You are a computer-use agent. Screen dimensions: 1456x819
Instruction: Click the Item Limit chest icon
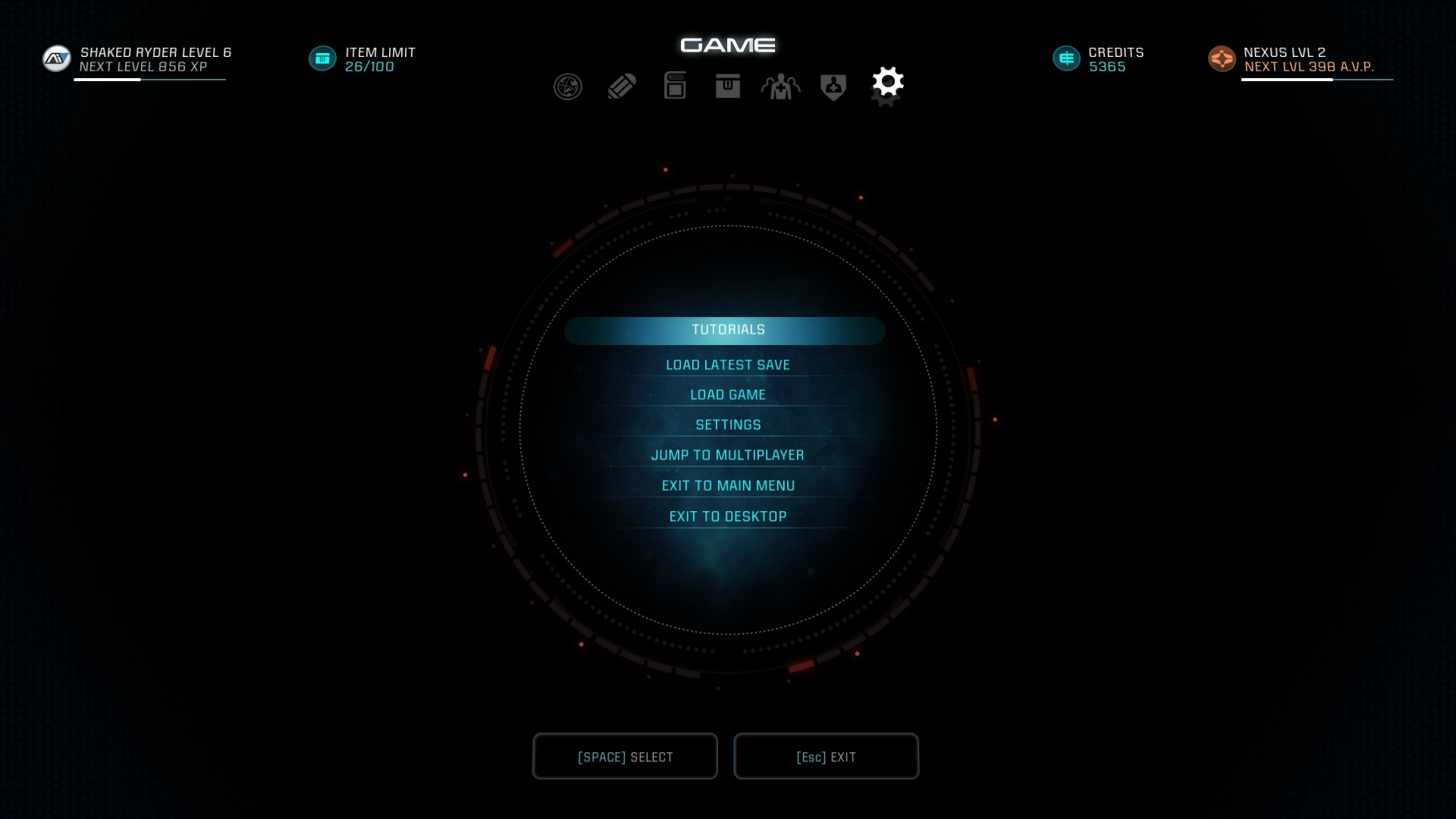point(322,58)
